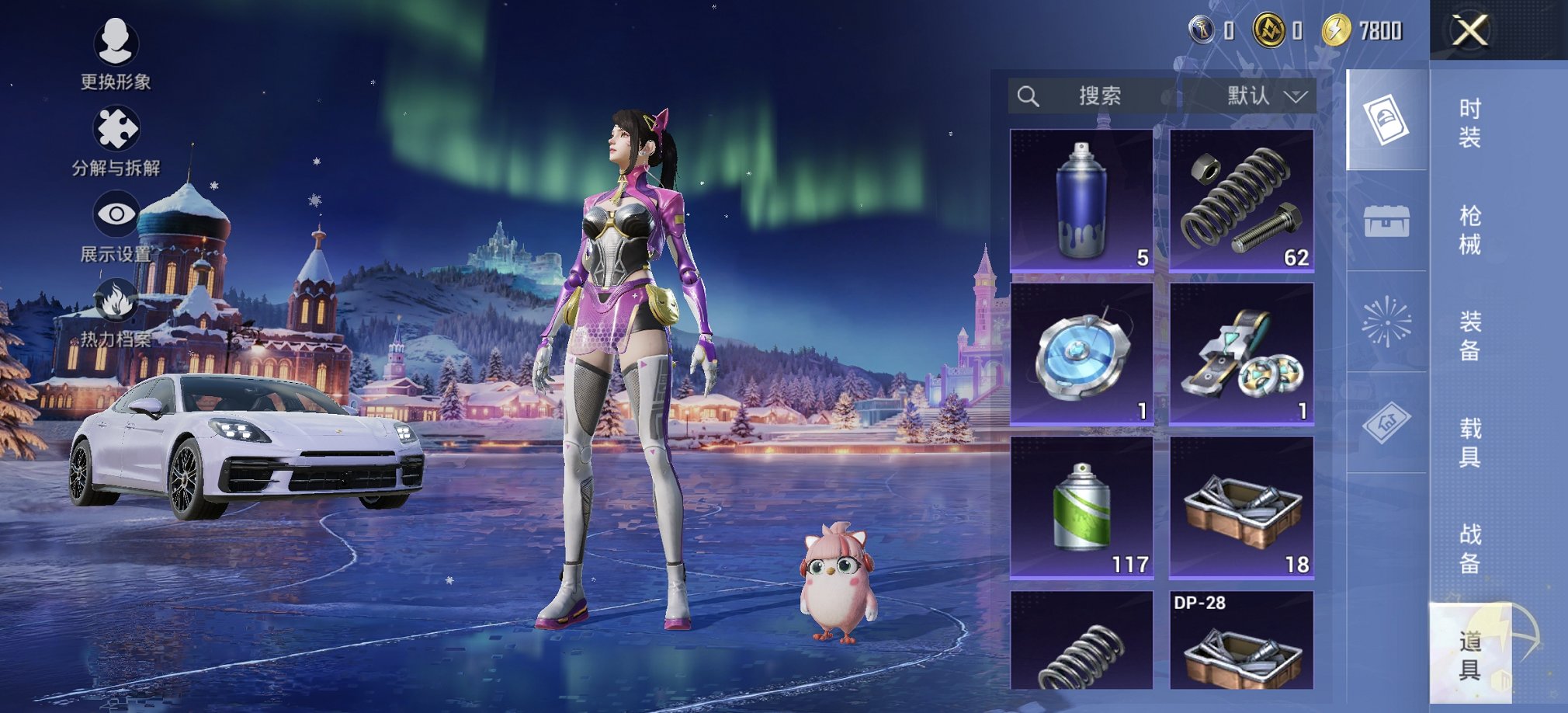Open 热力档案 flame profile

click(116, 312)
